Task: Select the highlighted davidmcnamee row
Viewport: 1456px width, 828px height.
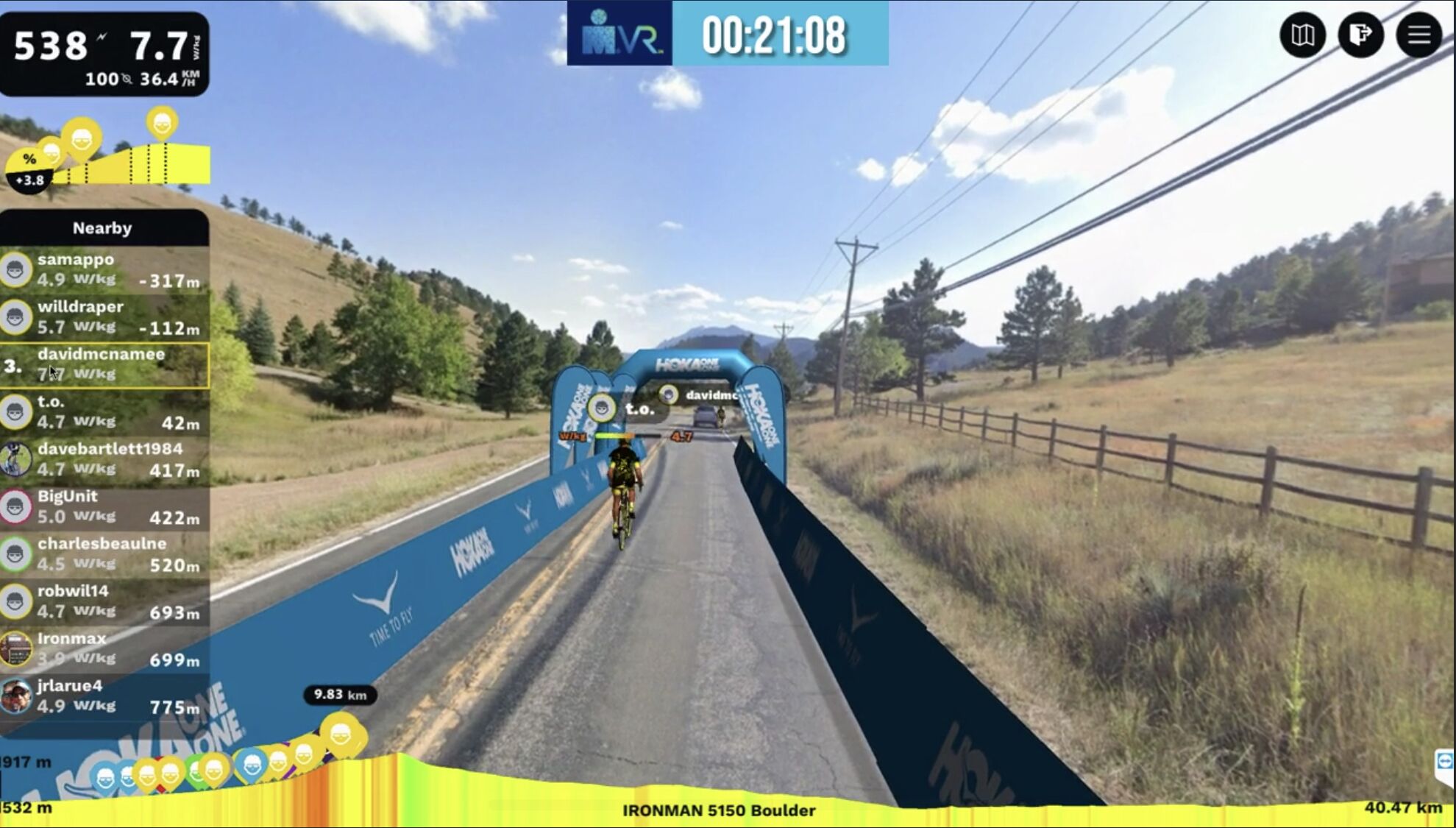Action: 104,364
